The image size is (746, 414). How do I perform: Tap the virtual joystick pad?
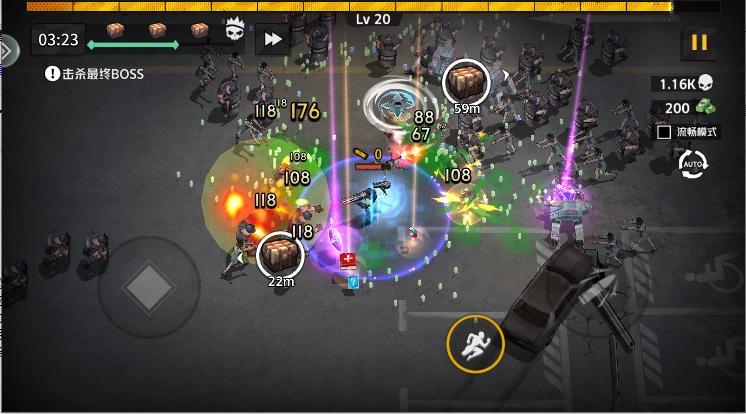click(148, 288)
